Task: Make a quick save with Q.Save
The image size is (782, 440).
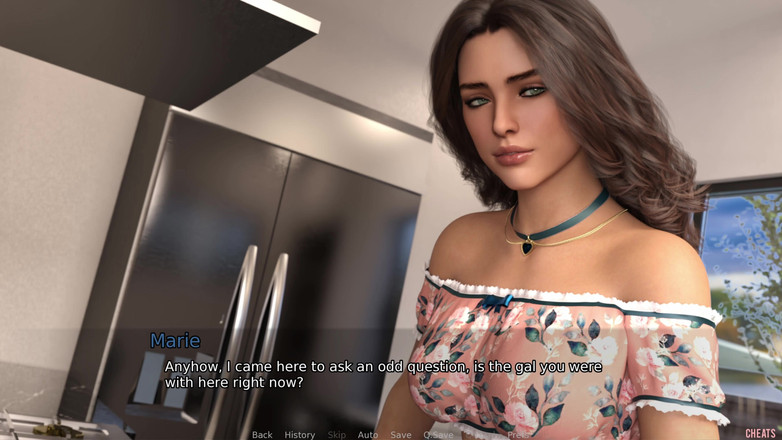Action: pos(438,435)
